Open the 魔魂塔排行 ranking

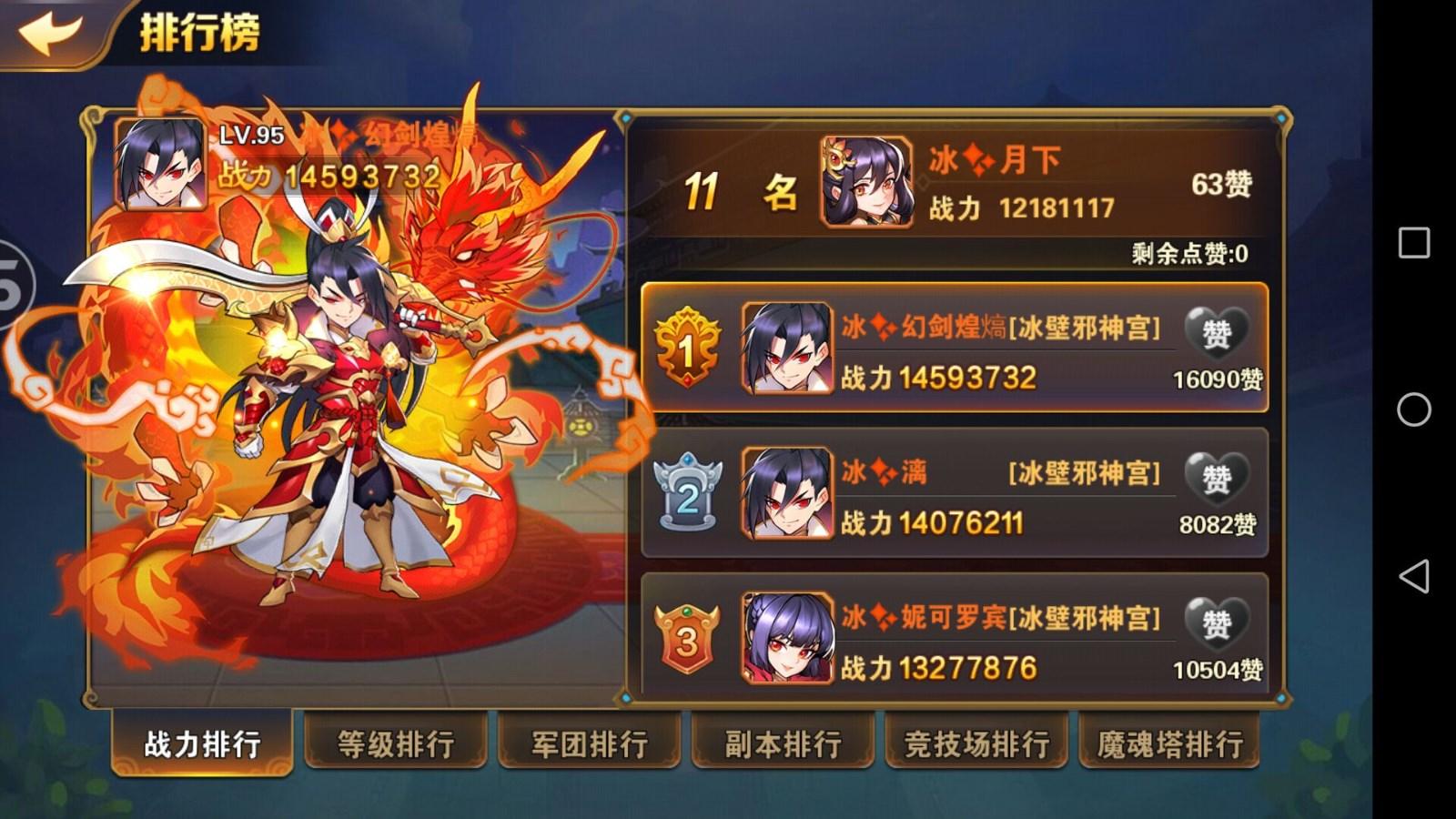1172,743
